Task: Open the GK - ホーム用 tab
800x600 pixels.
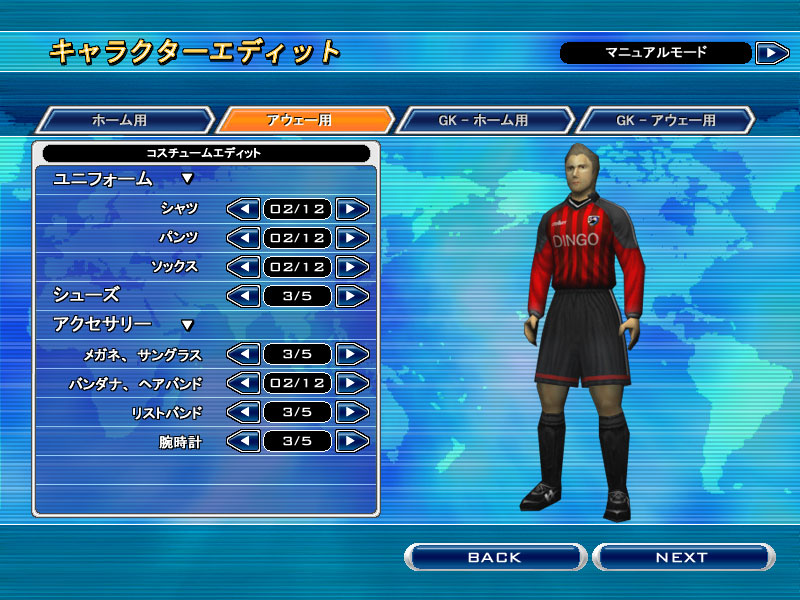Action: pos(485,120)
